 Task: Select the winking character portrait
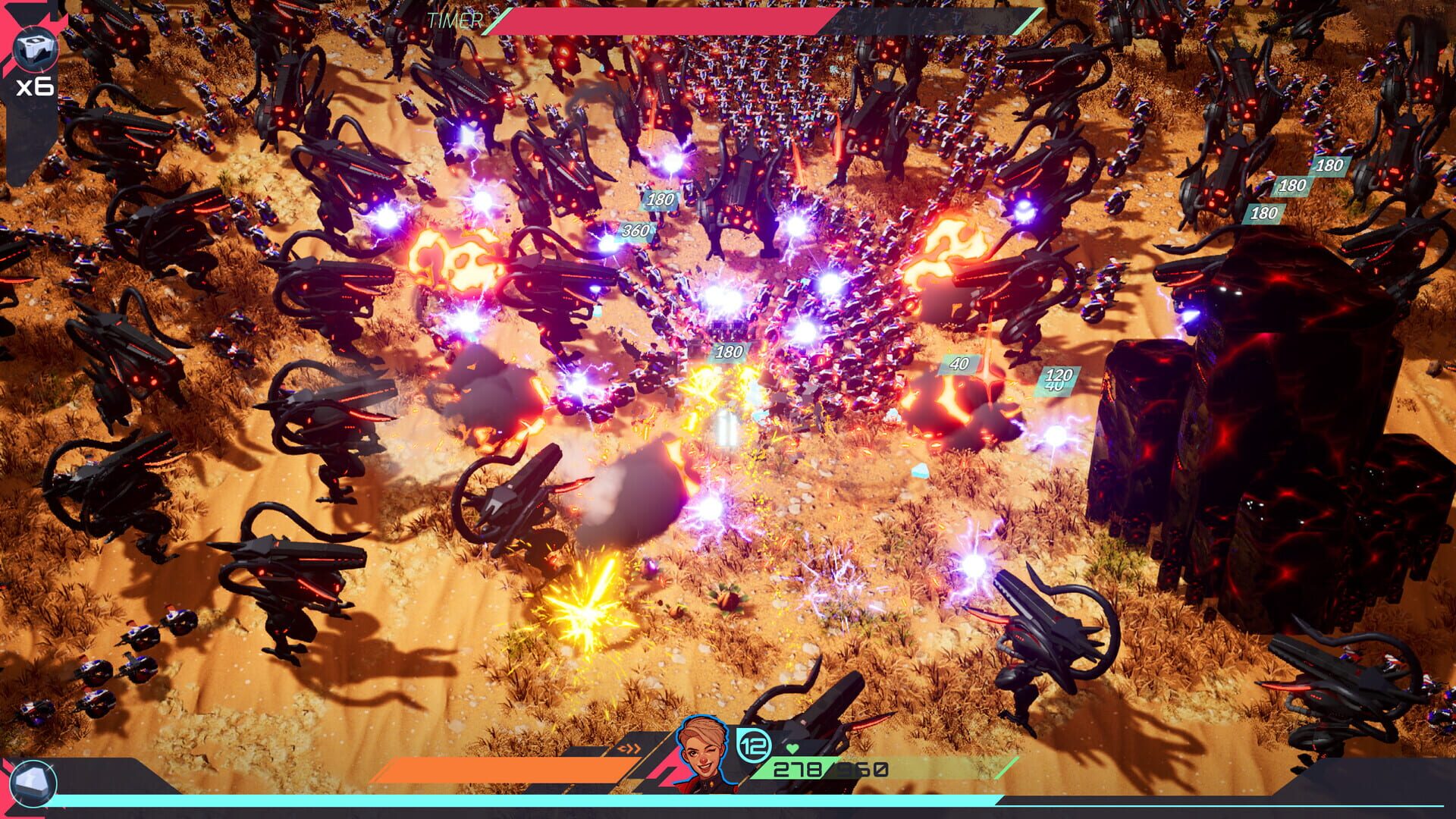[701, 747]
